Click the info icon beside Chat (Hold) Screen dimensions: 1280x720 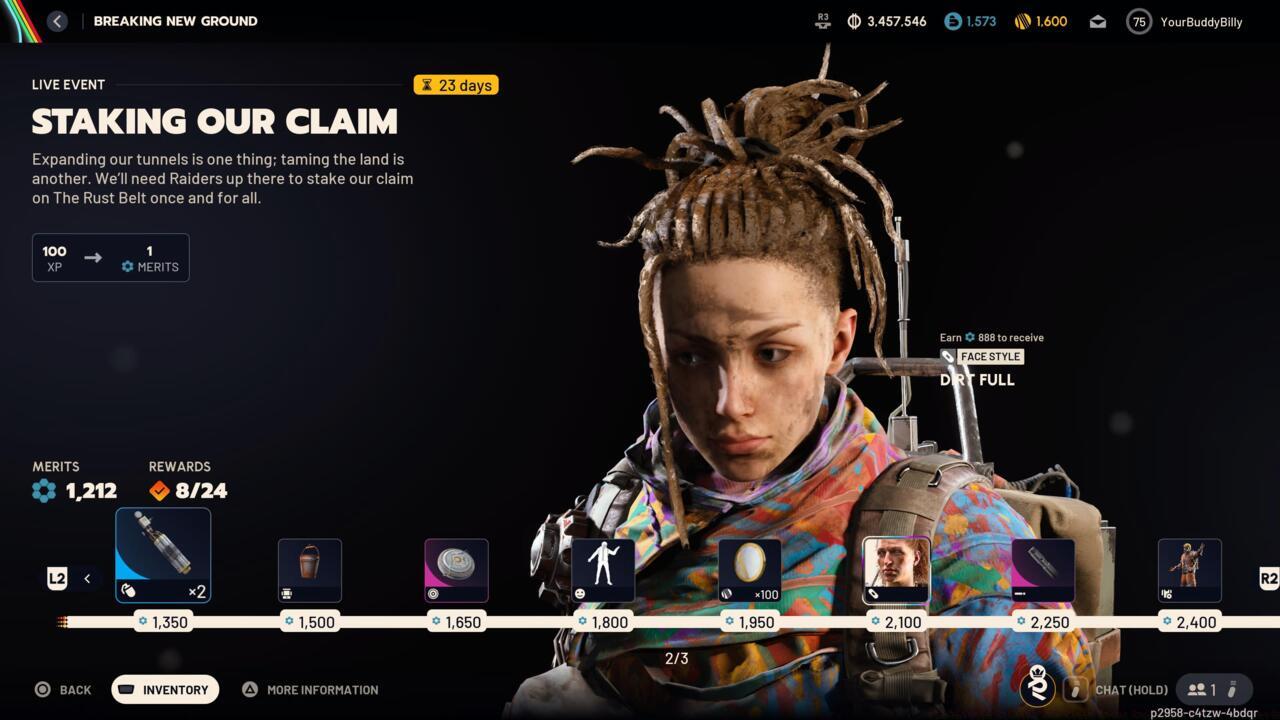click(1076, 690)
